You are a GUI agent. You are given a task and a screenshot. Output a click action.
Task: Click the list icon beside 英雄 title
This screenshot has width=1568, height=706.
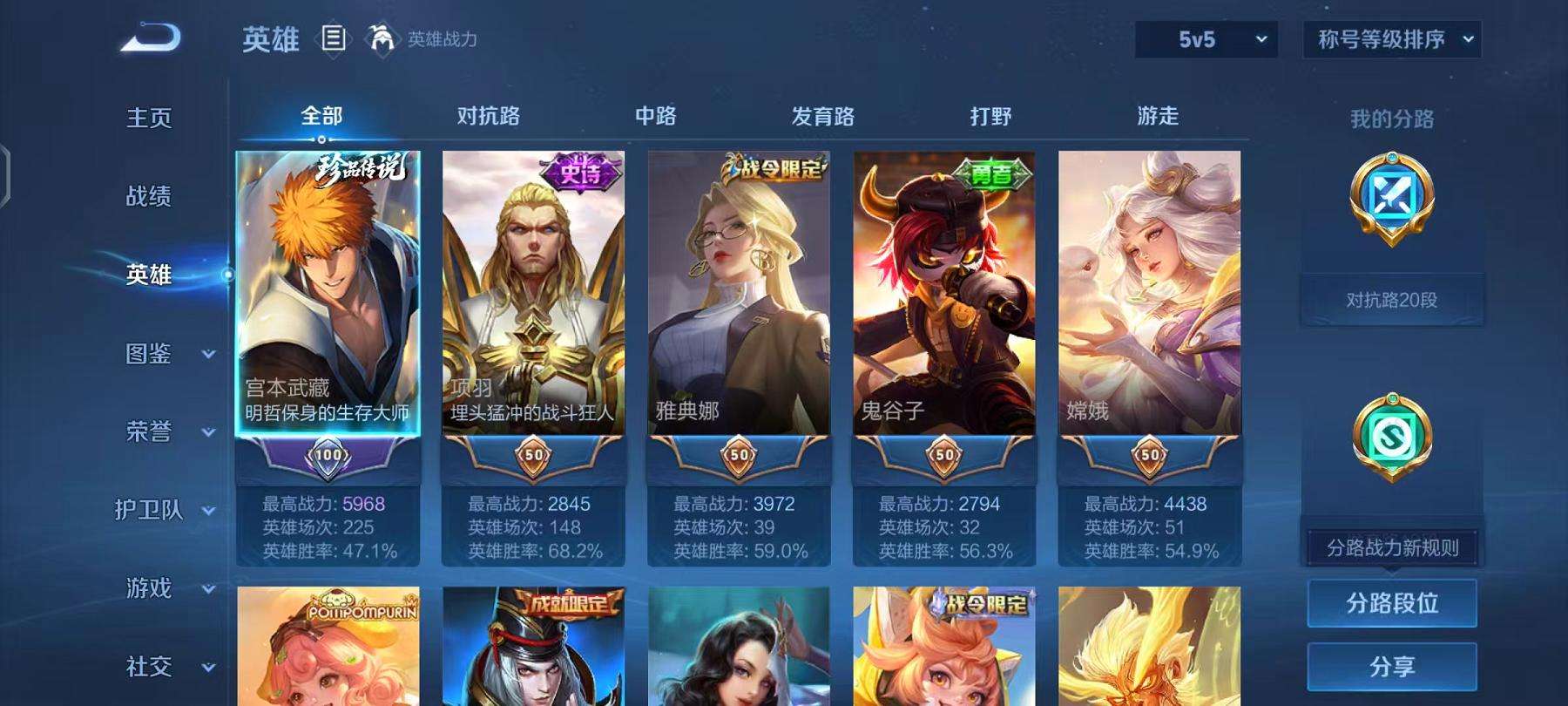pos(334,38)
